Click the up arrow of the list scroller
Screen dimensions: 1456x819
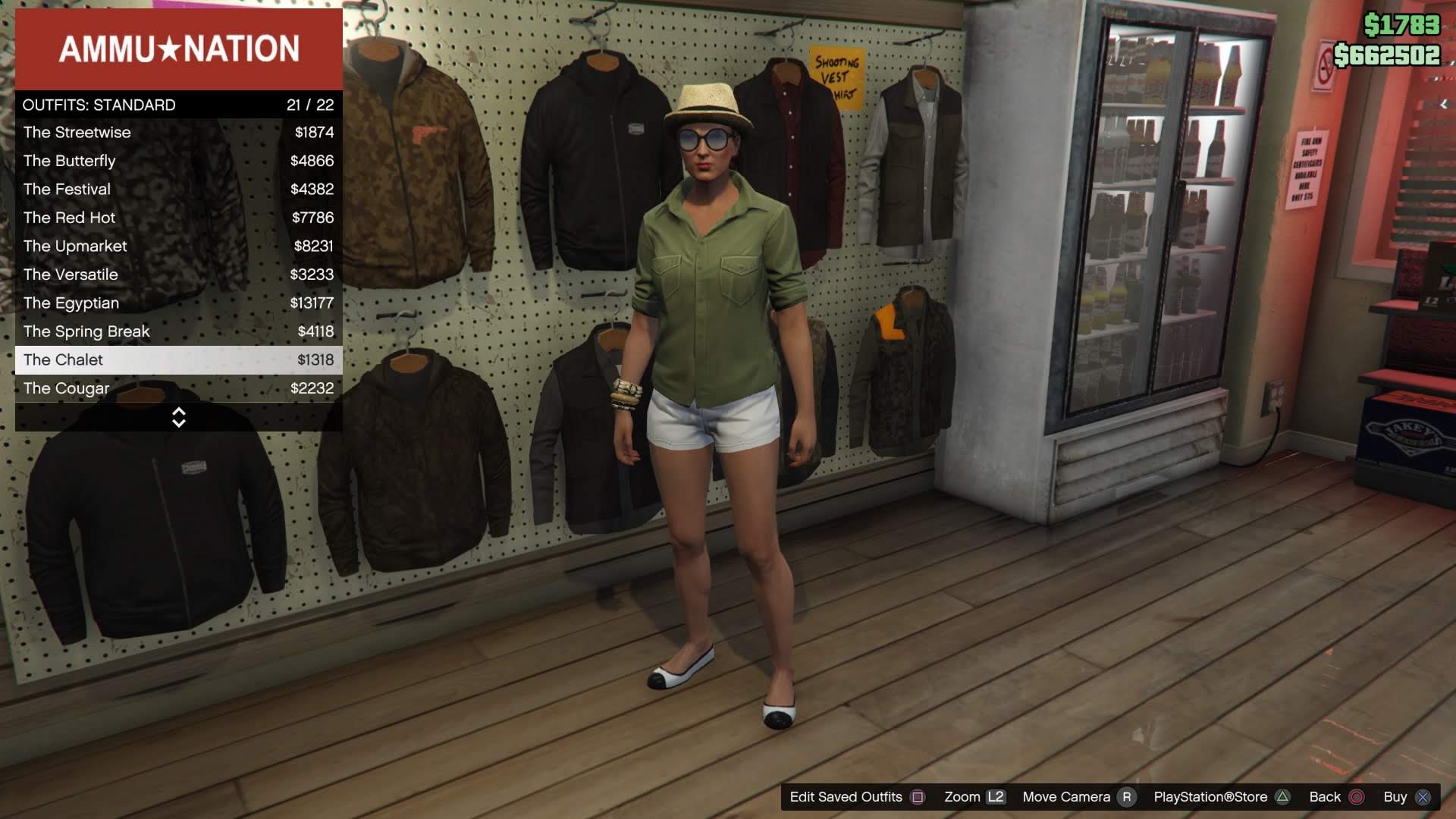click(179, 412)
